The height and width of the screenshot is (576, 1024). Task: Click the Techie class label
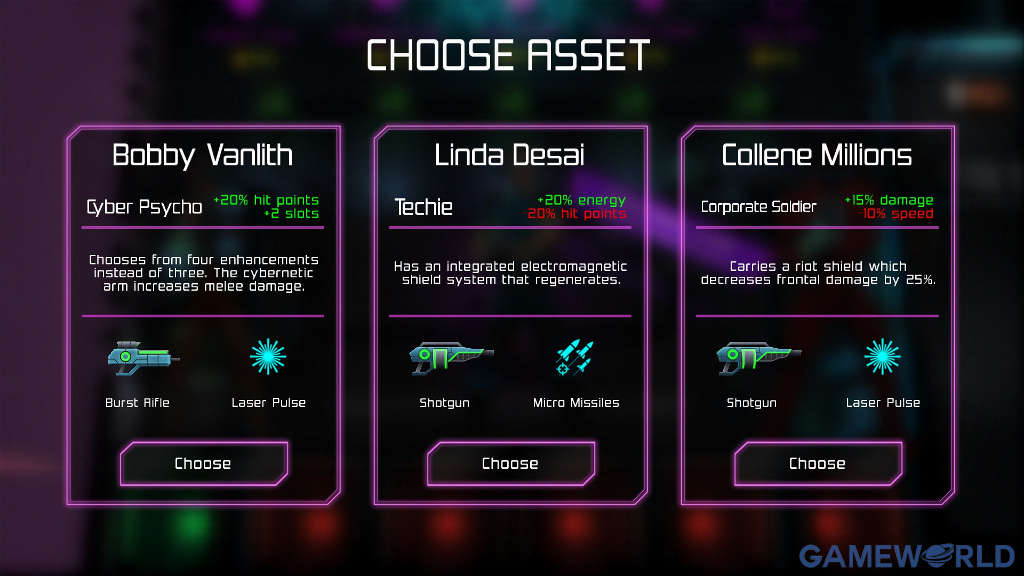coord(424,207)
